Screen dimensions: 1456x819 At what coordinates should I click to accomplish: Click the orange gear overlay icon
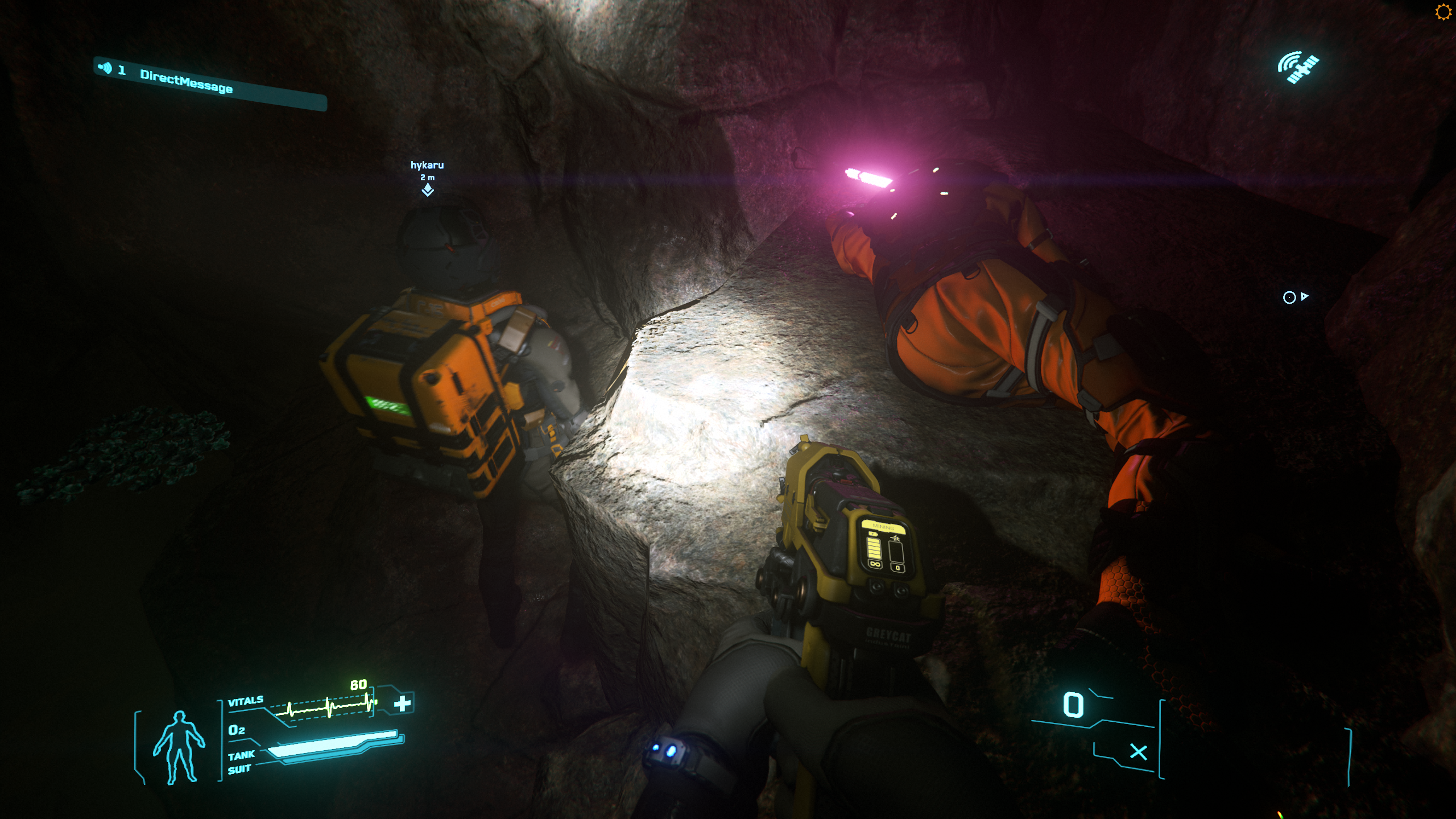(x=1443, y=12)
